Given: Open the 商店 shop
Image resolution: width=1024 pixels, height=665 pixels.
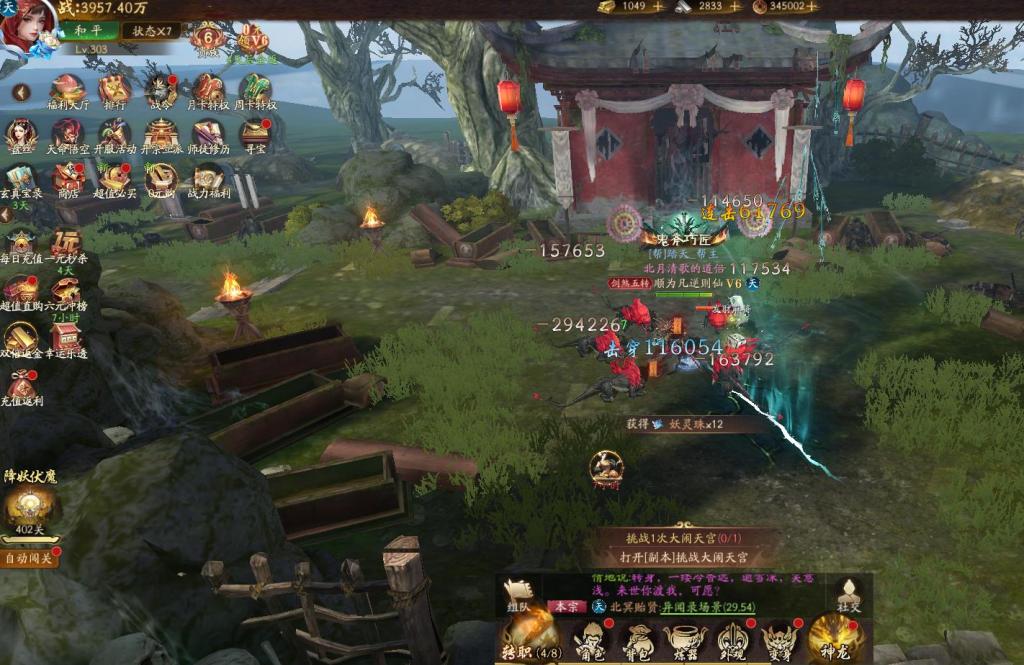Looking at the screenshot, I should pyautogui.click(x=68, y=178).
